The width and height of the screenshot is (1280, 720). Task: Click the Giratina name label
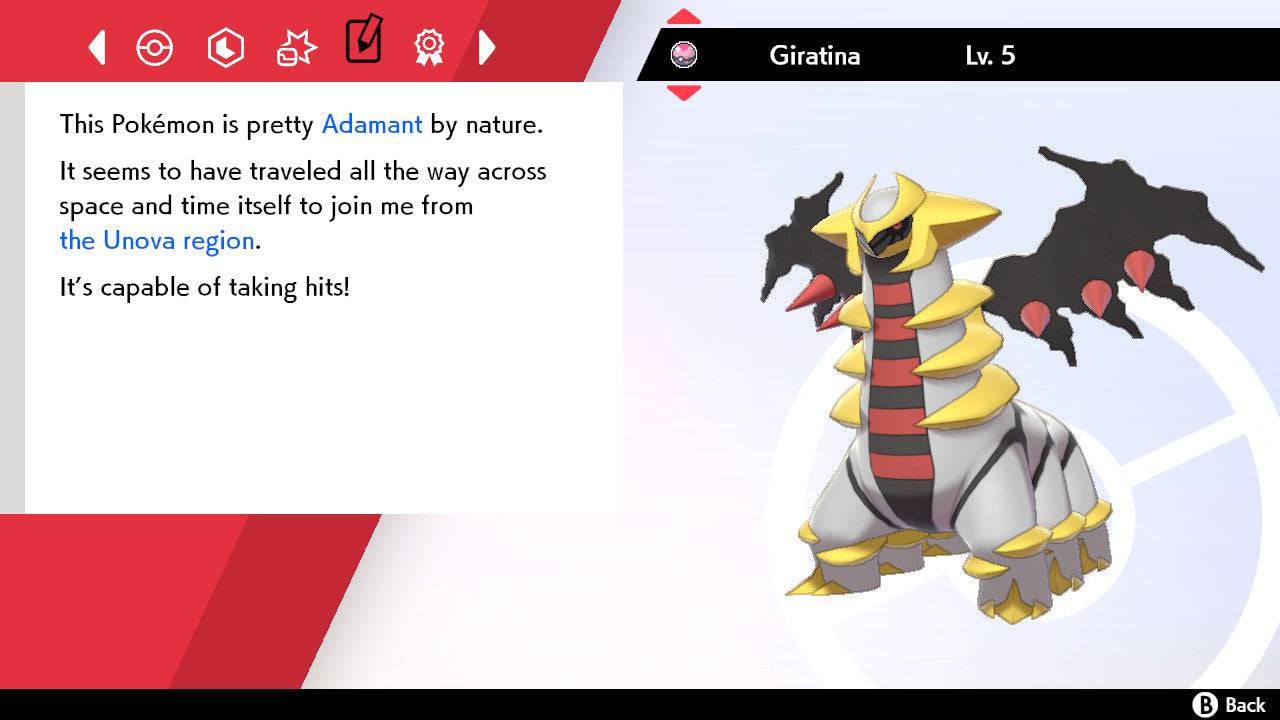coord(815,56)
